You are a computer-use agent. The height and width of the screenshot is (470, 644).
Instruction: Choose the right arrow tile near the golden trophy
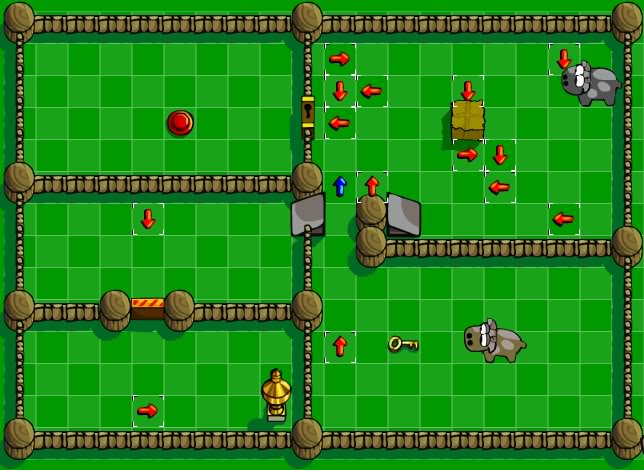(x=148, y=410)
